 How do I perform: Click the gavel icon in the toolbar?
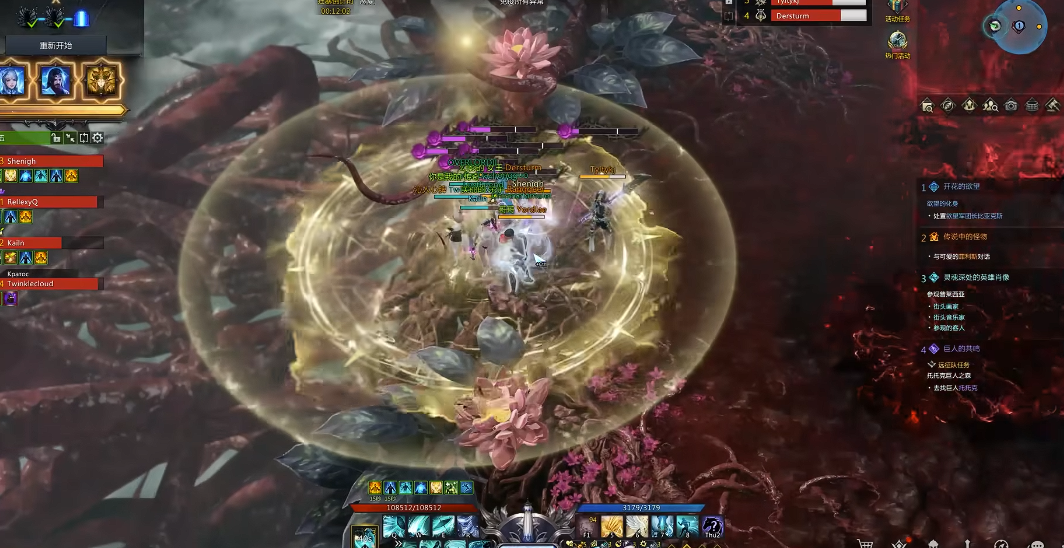pyautogui.click(x=1052, y=105)
